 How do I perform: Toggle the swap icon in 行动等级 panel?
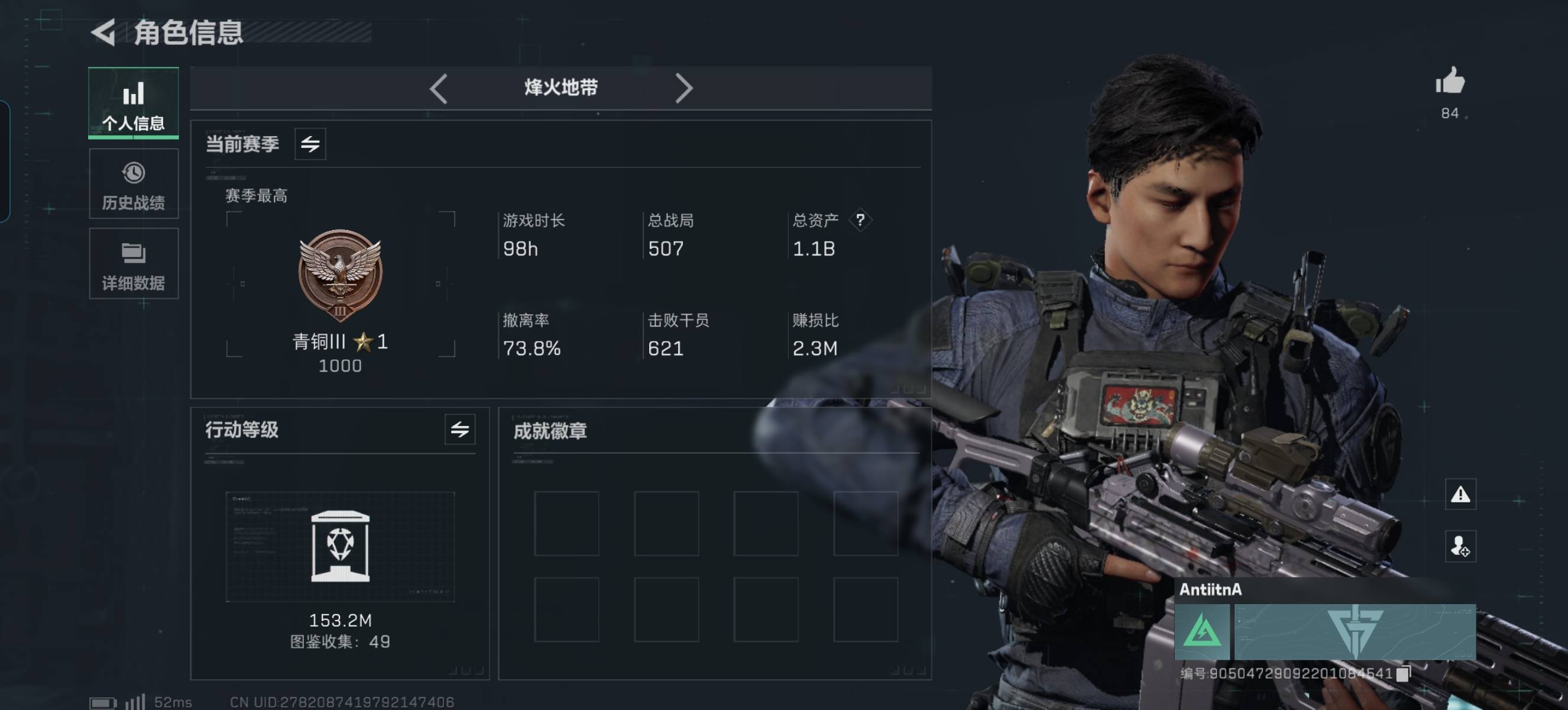[x=459, y=430]
